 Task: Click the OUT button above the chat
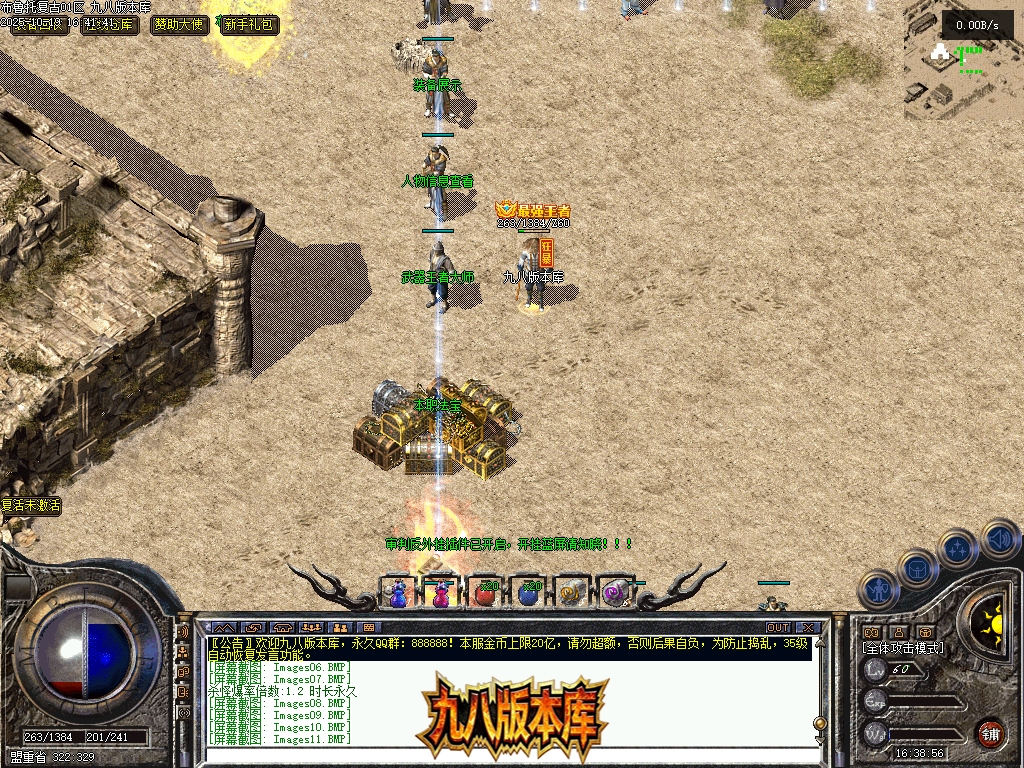[x=778, y=628]
